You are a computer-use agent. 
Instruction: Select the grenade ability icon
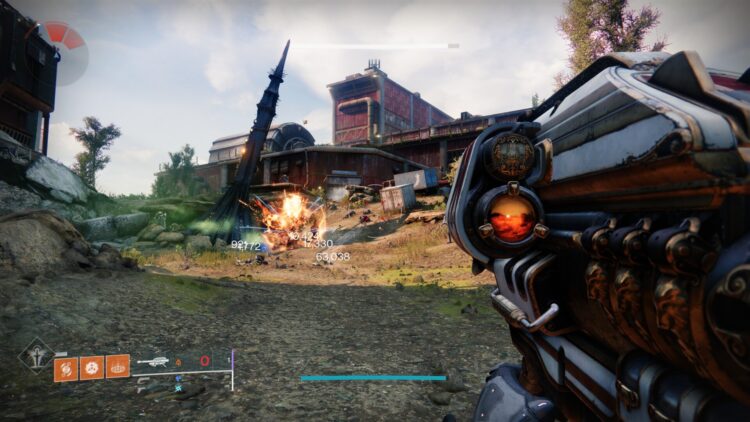coord(66,368)
